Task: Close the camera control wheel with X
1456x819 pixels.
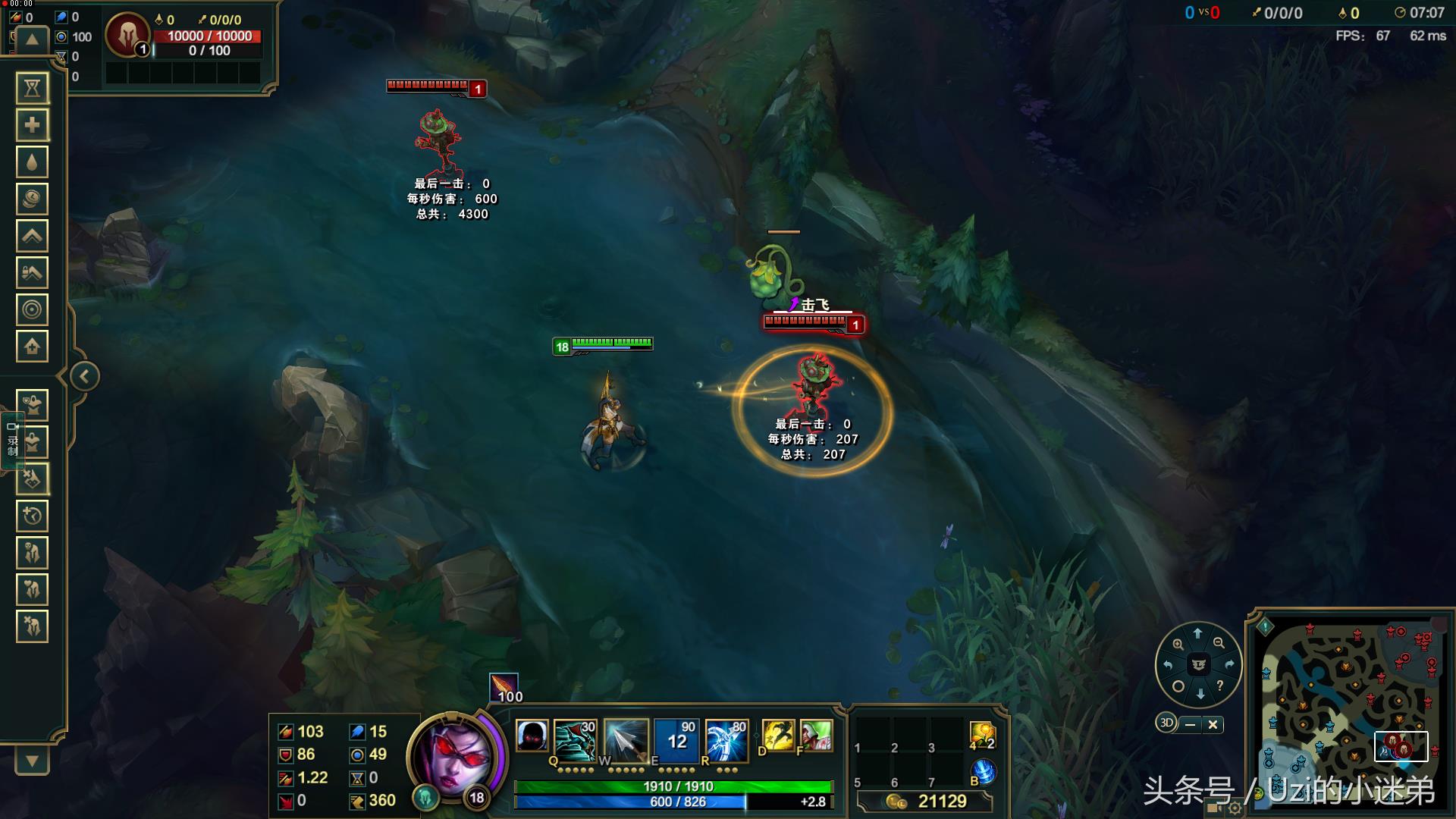Action: pos(1213,724)
